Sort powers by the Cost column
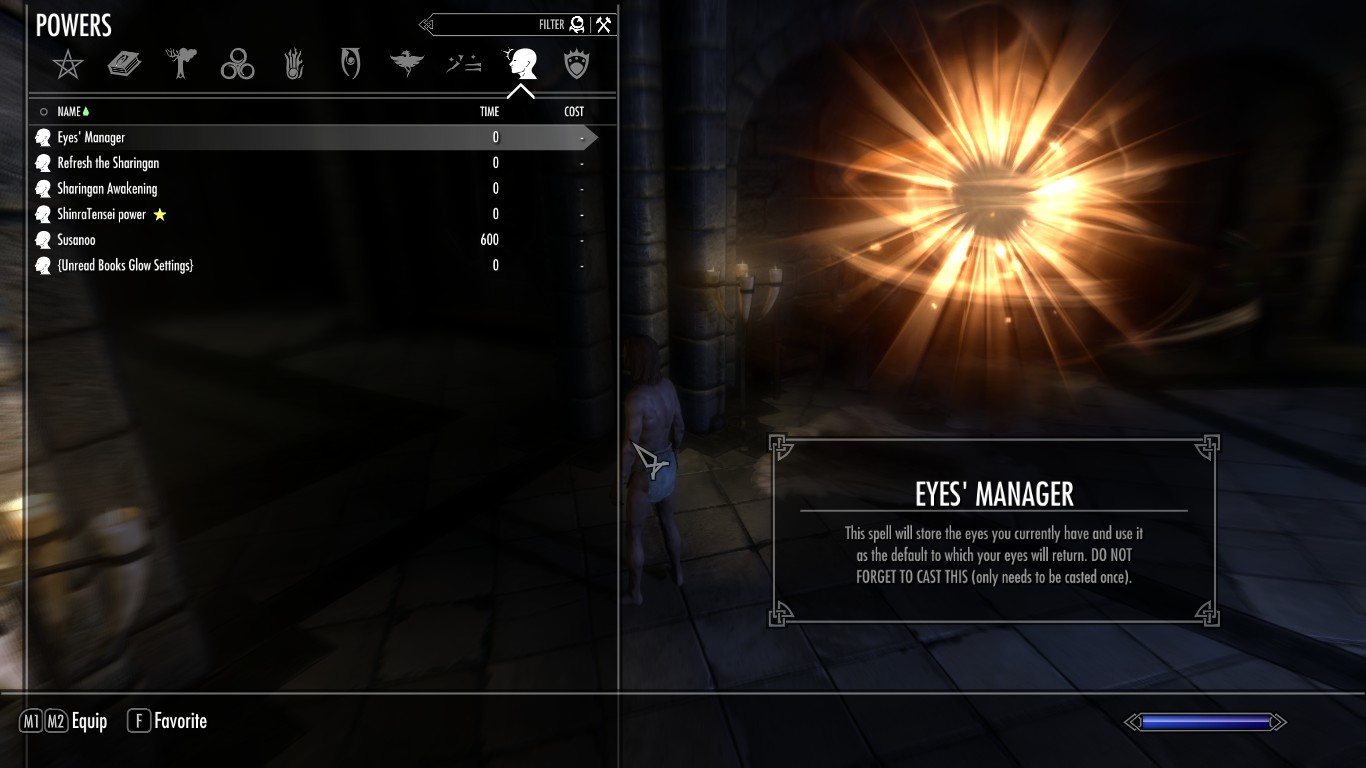The image size is (1366, 768). point(574,112)
